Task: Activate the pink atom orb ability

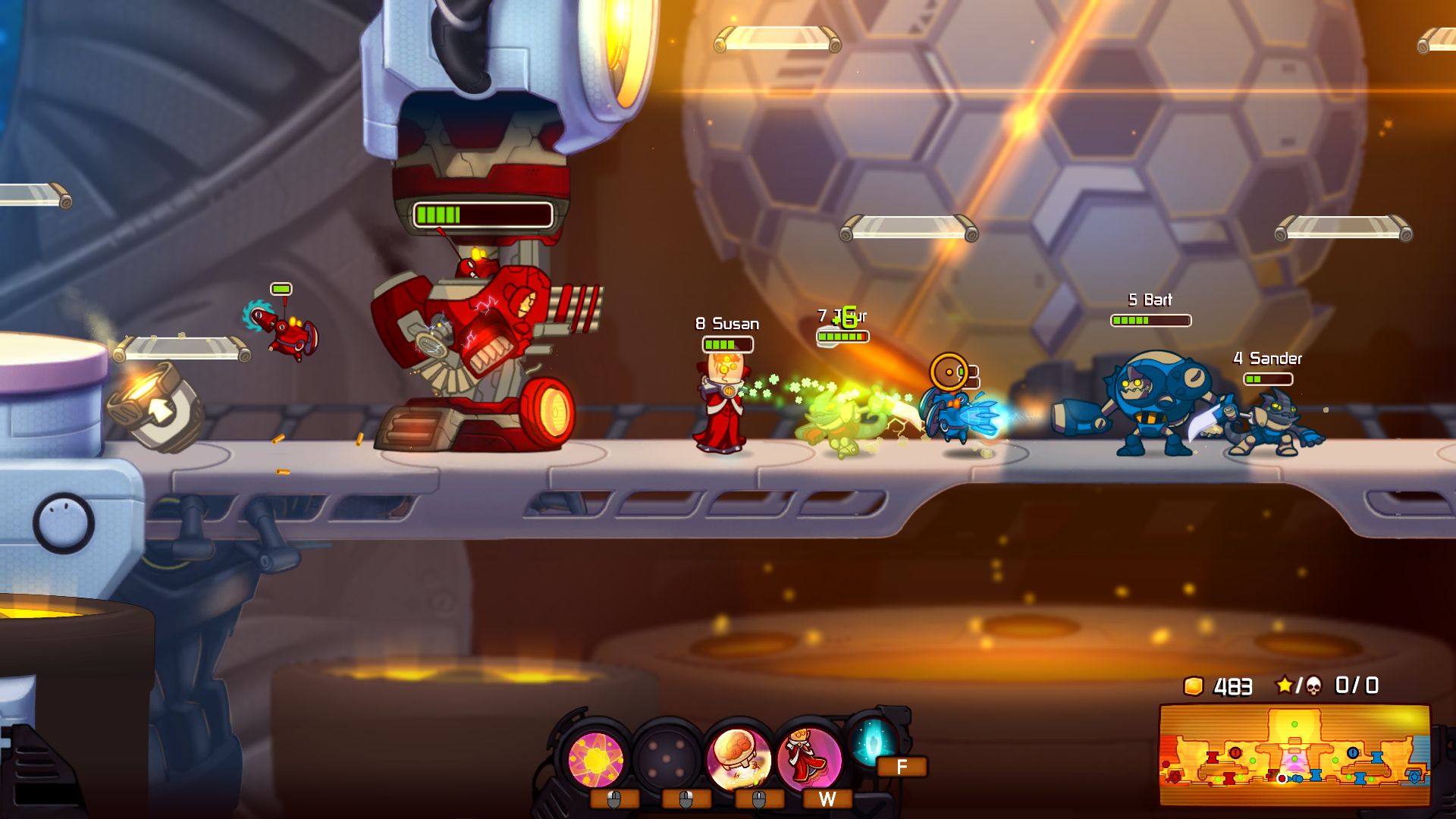Action: click(x=596, y=758)
